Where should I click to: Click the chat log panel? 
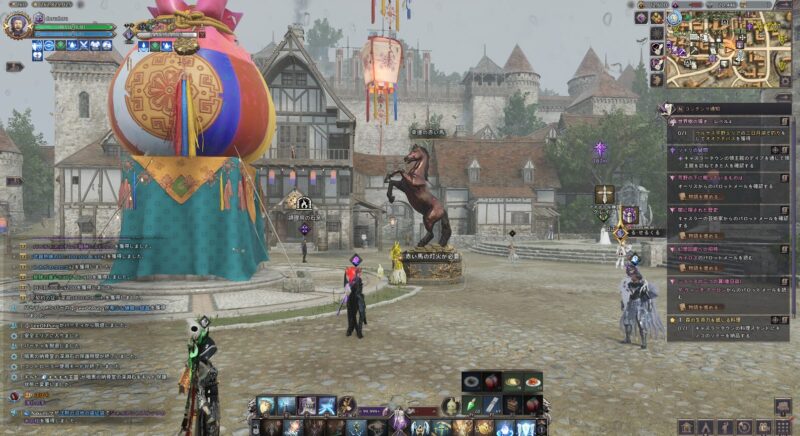[90, 300]
